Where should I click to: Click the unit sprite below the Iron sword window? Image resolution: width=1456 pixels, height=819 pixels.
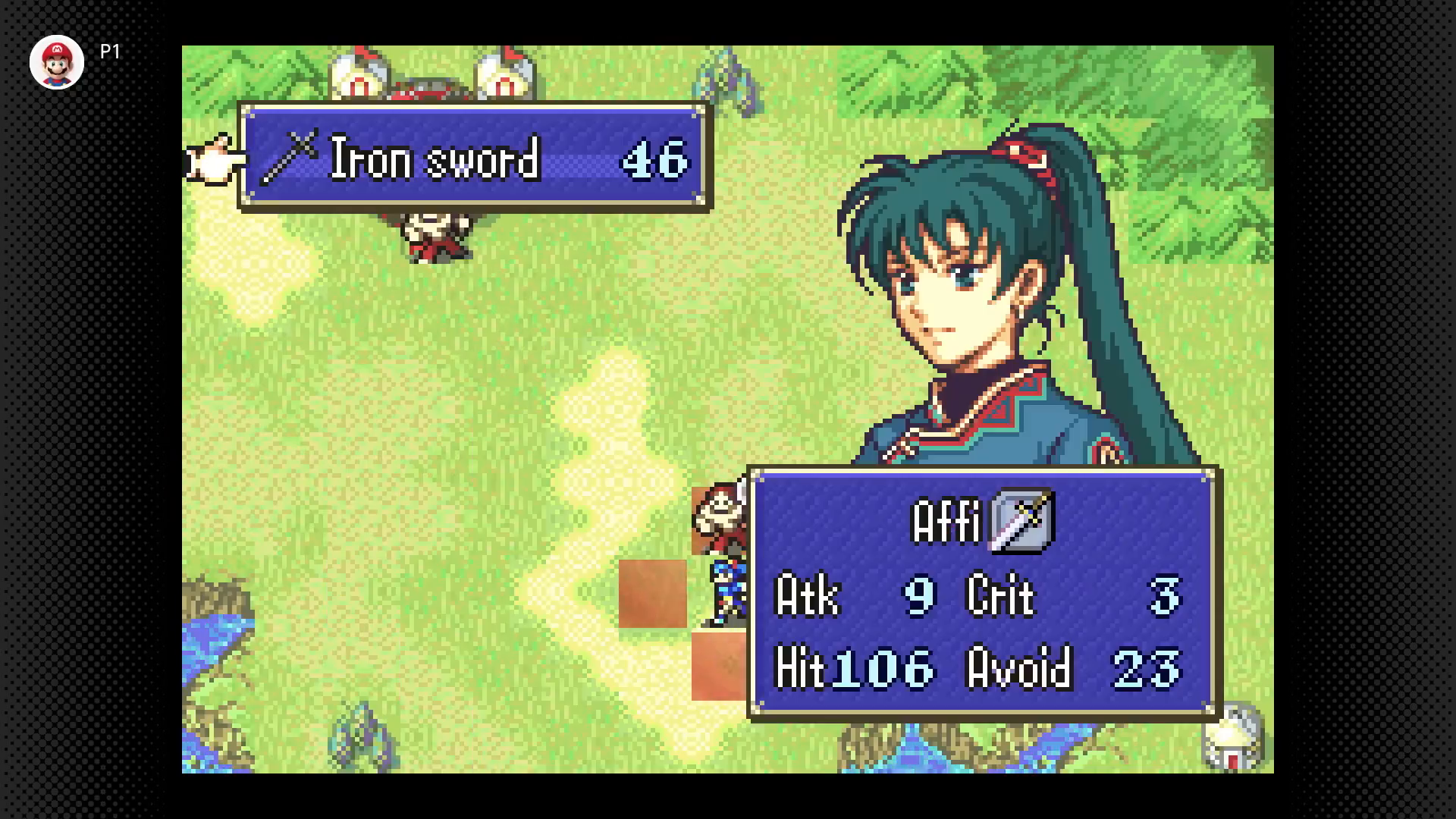(432, 235)
